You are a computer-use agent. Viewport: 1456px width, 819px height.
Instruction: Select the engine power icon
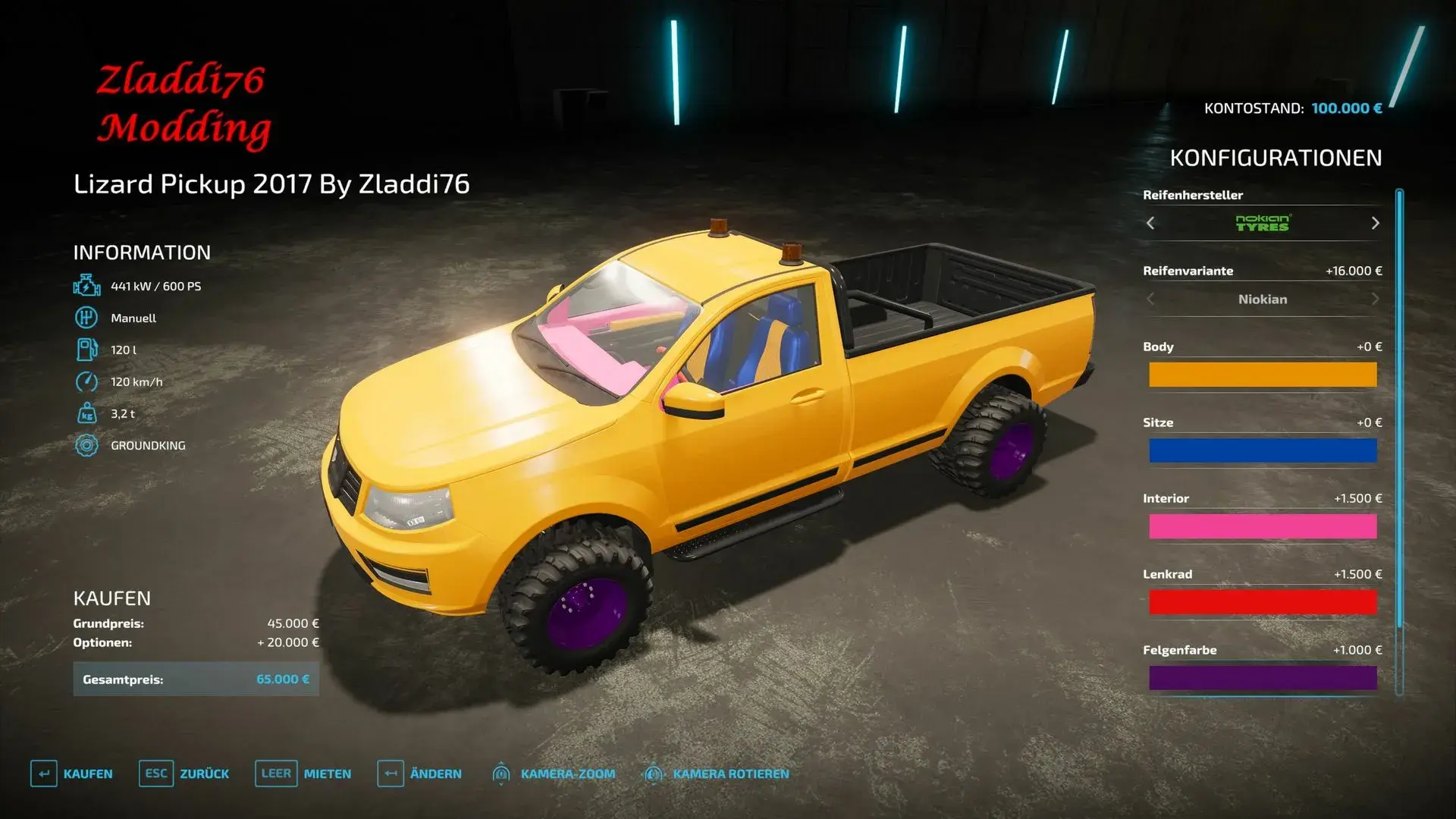[x=86, y=286]
